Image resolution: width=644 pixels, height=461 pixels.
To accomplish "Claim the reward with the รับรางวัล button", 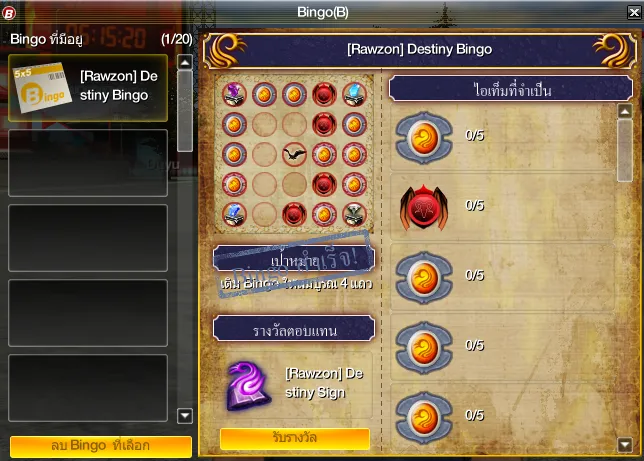I will (x=295, y=439).
